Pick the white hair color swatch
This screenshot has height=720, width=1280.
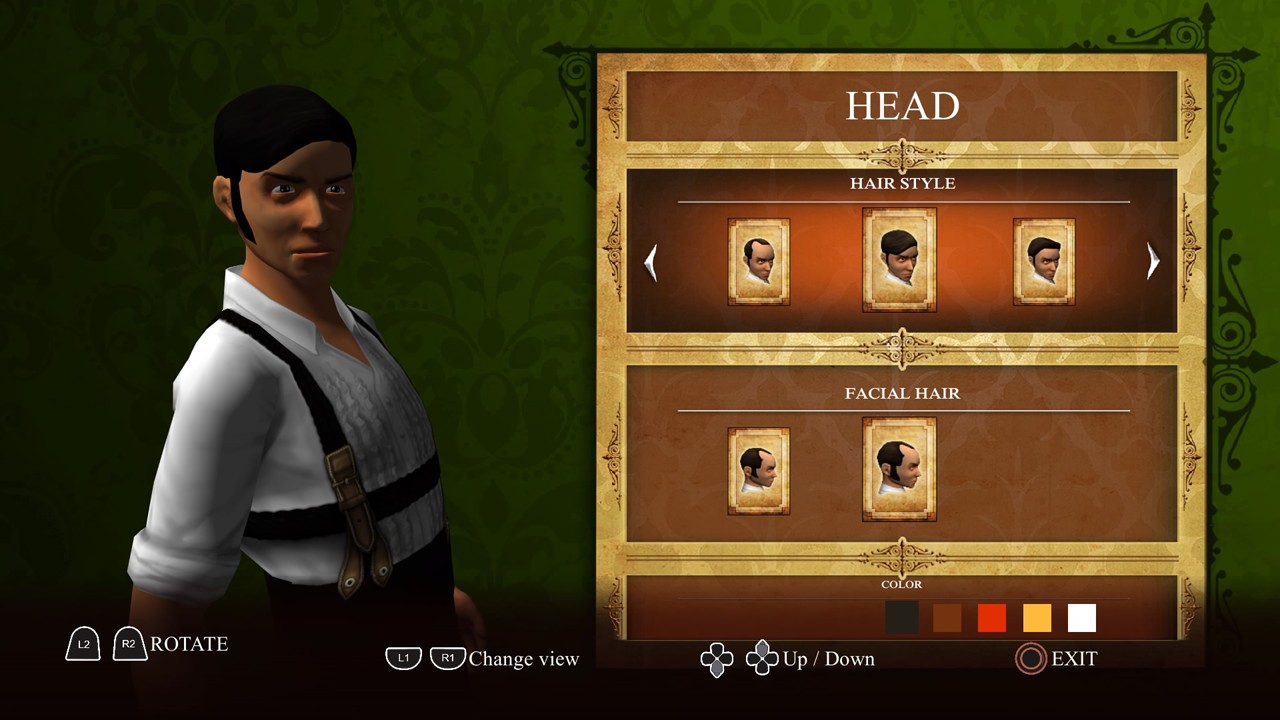1082,618
